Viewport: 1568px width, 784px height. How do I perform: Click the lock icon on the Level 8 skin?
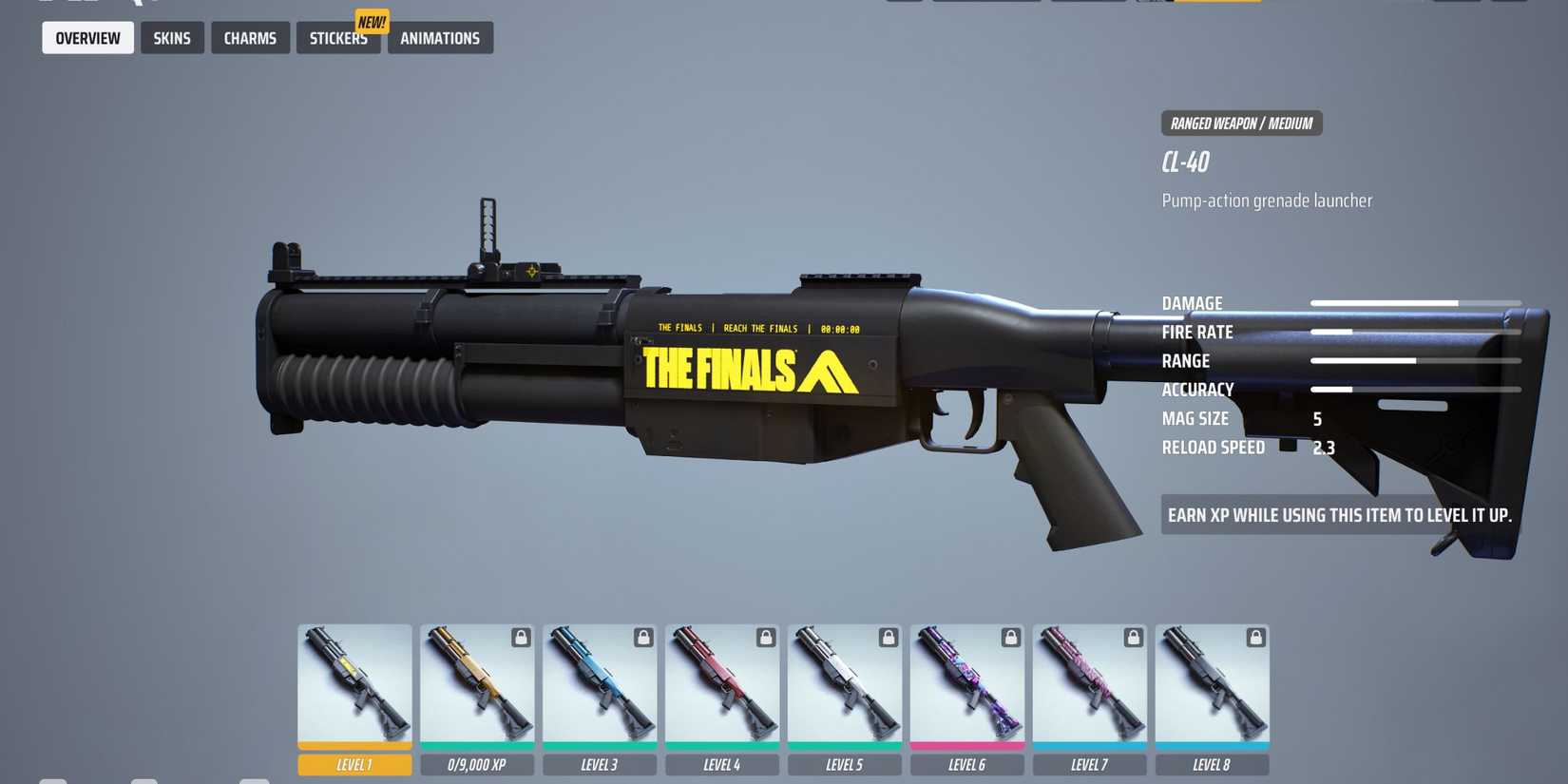tap(1255, 638)
